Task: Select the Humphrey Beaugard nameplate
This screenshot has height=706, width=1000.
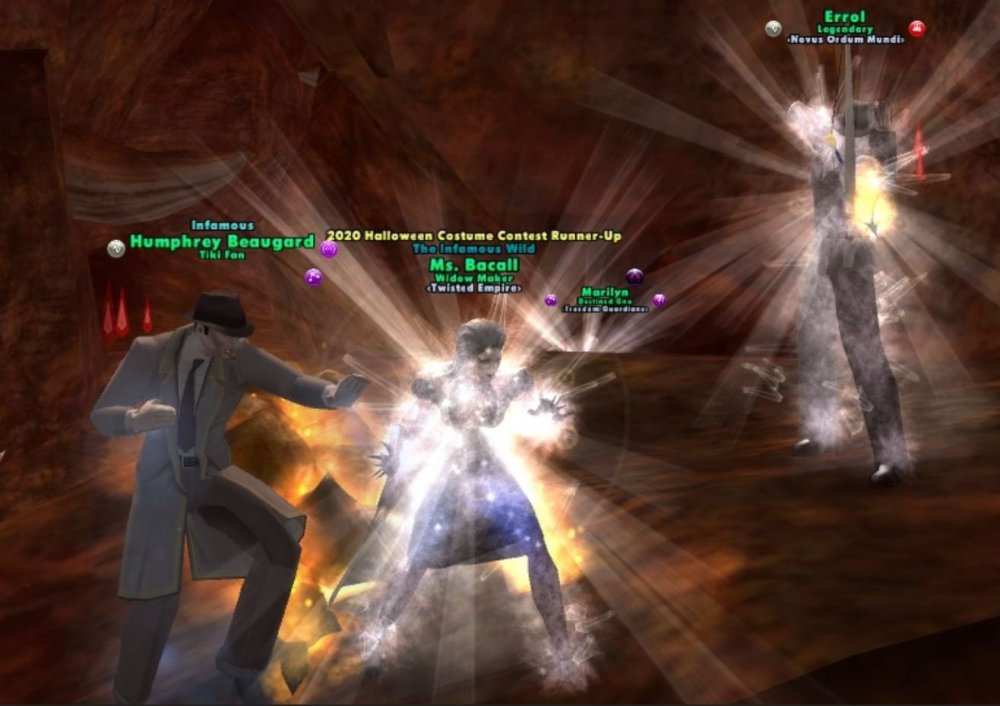Action: coord(221,242)
